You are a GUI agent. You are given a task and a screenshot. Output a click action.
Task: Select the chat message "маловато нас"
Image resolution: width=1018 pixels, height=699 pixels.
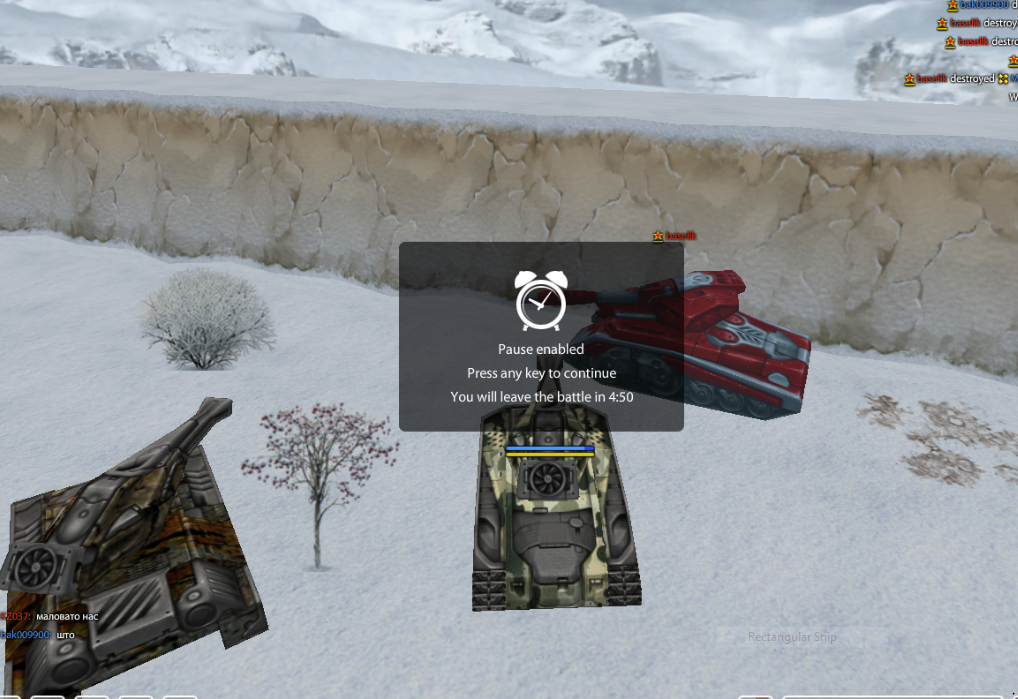point(68,616)
